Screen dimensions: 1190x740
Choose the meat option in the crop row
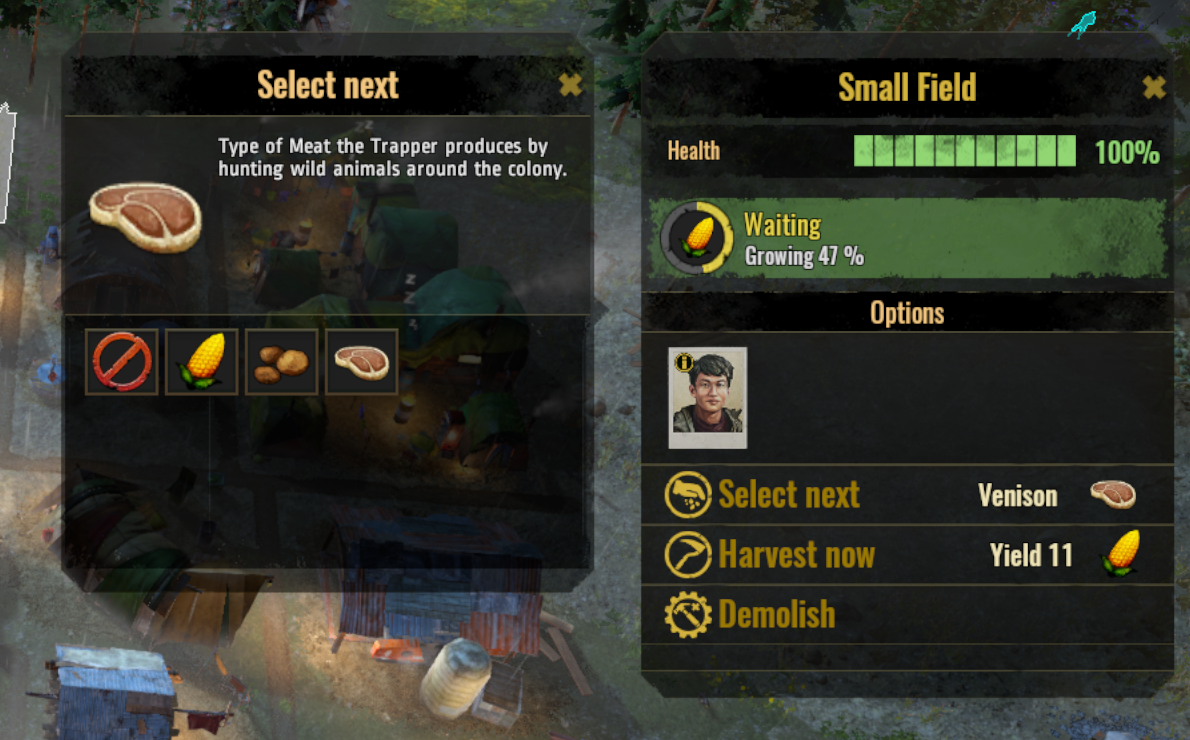click(x=361, y=361)
